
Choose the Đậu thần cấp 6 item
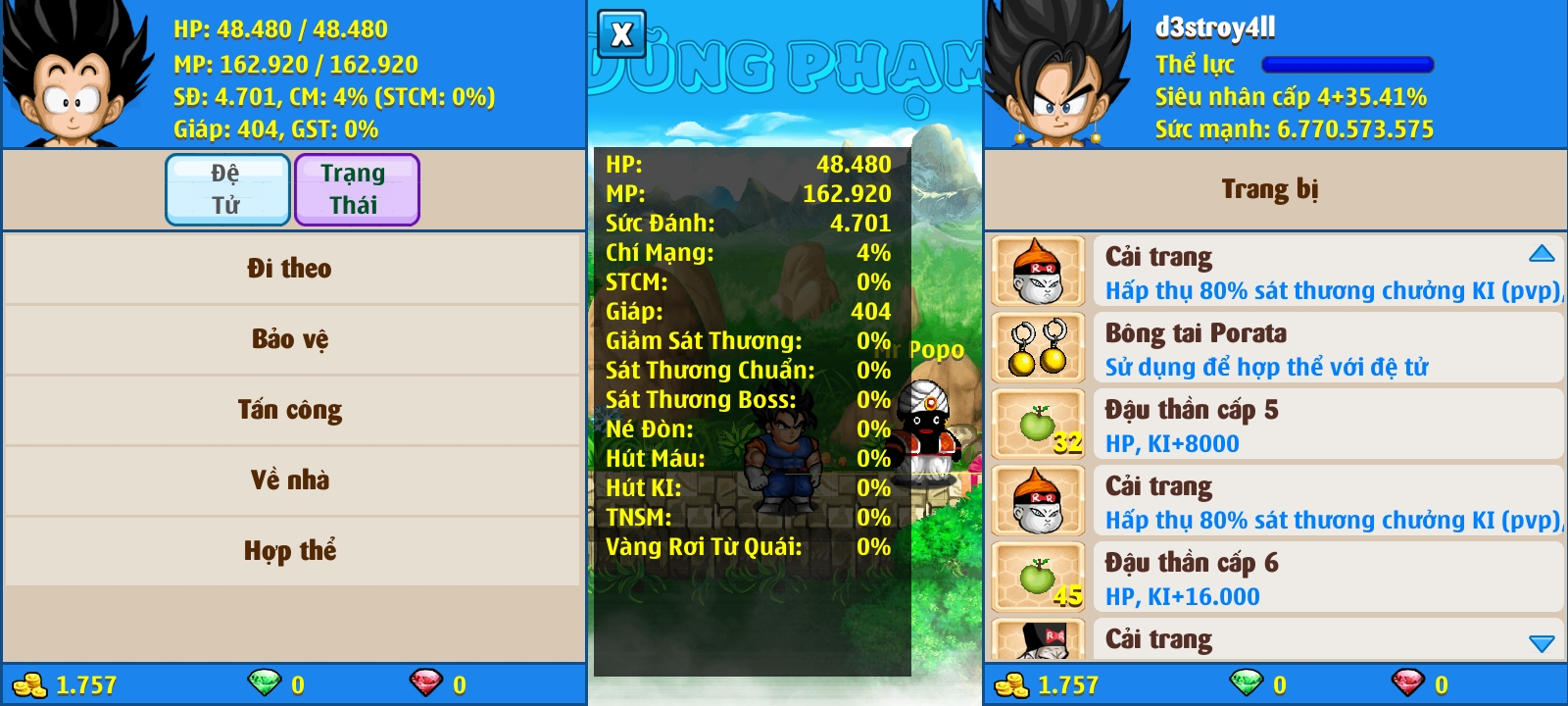coord(1274,579)
